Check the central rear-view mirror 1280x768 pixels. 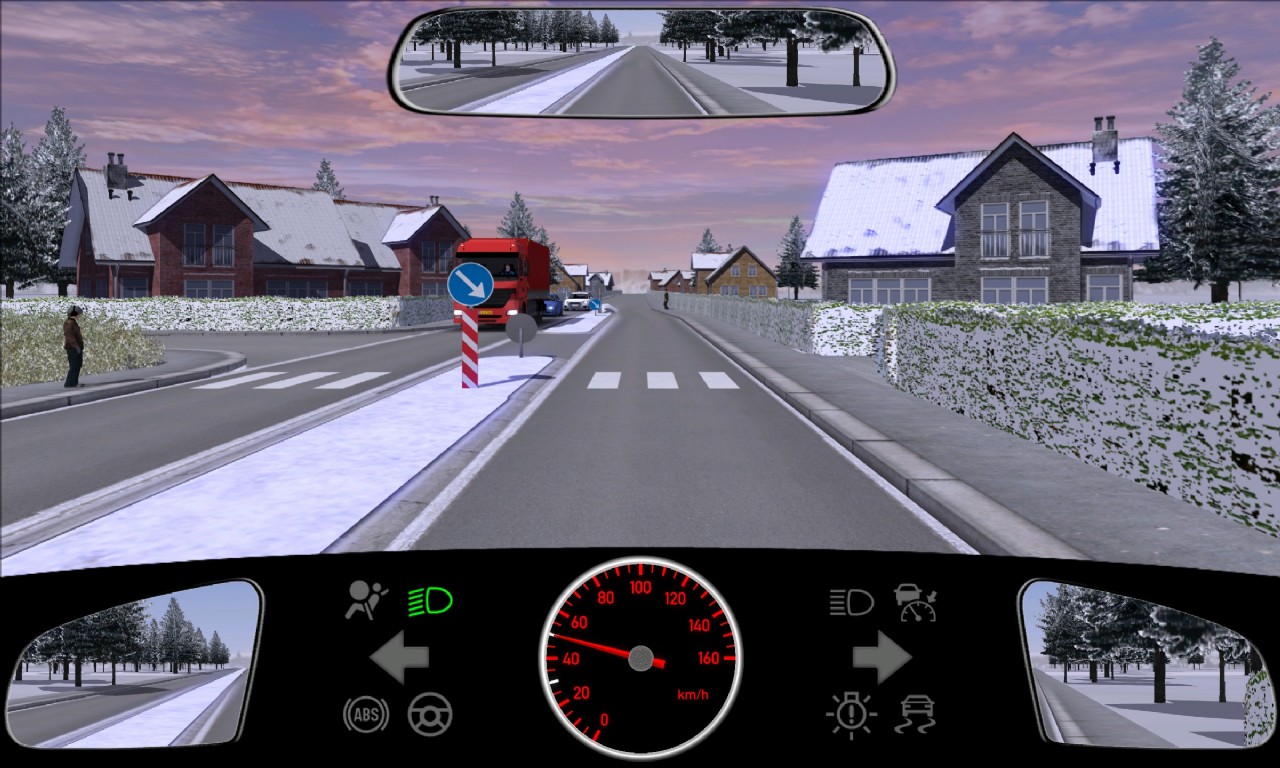pos(641,62)
